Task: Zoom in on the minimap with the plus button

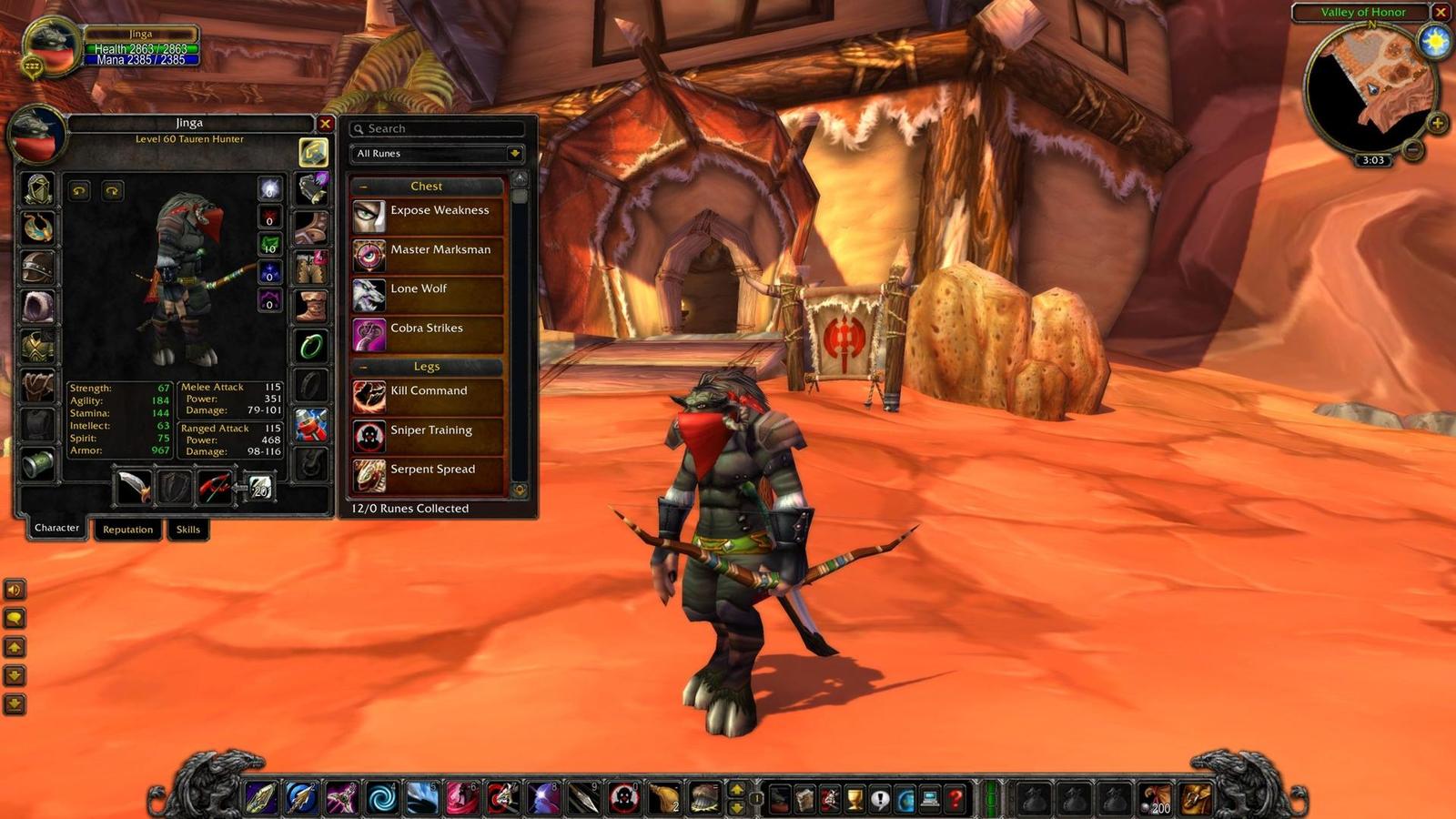Action: point(1439,121)
